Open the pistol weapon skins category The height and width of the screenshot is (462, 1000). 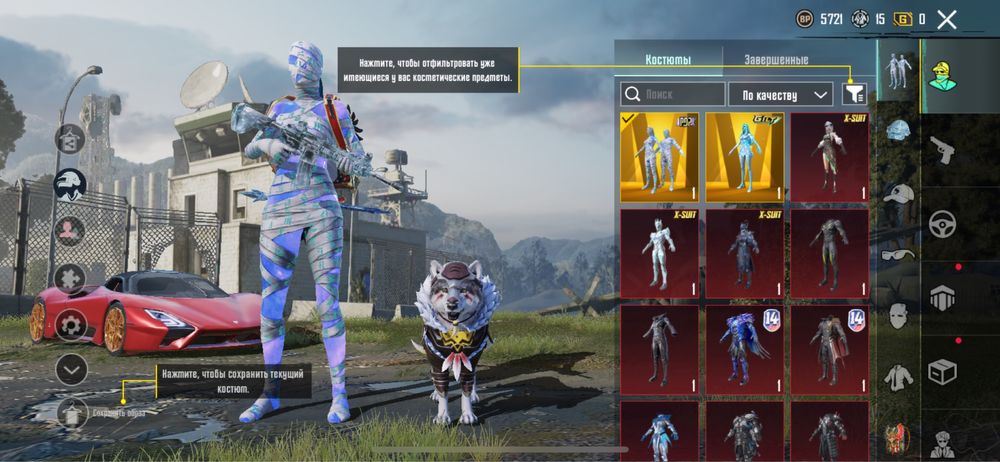click(x=943, y=151)
